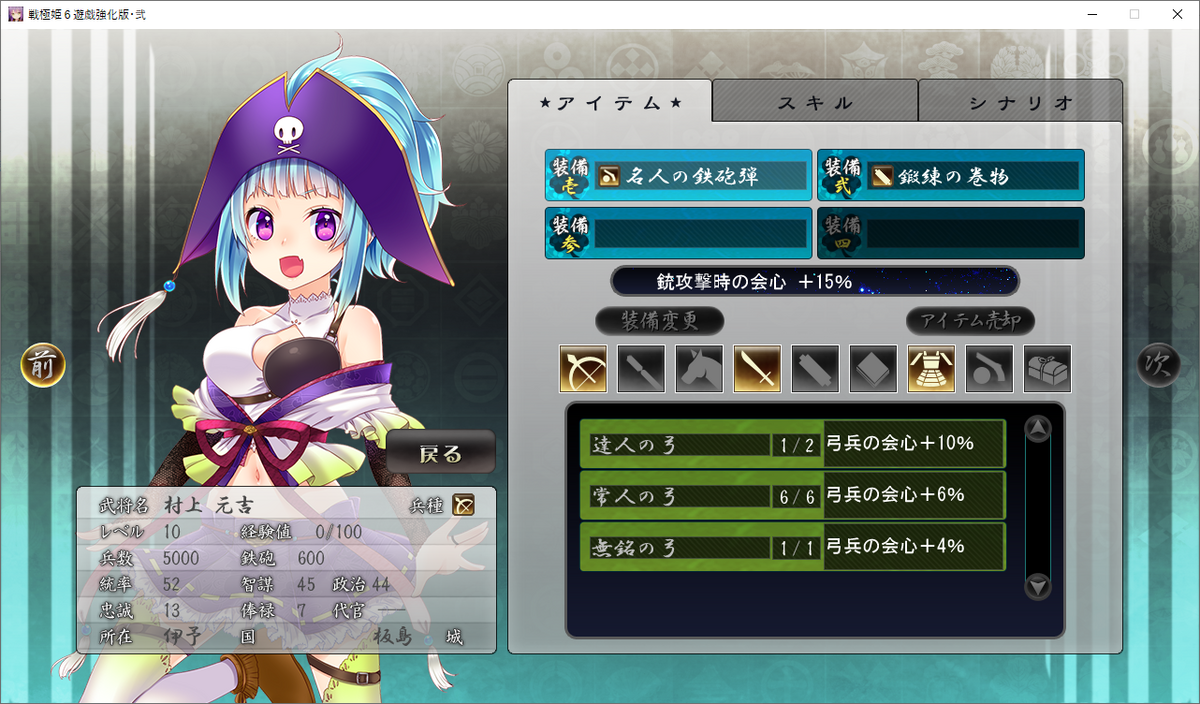This screenshot has height=704, width=1200.
Task: Click the empty 装備参 equipment slot
Action: click(x=679, y=233)
